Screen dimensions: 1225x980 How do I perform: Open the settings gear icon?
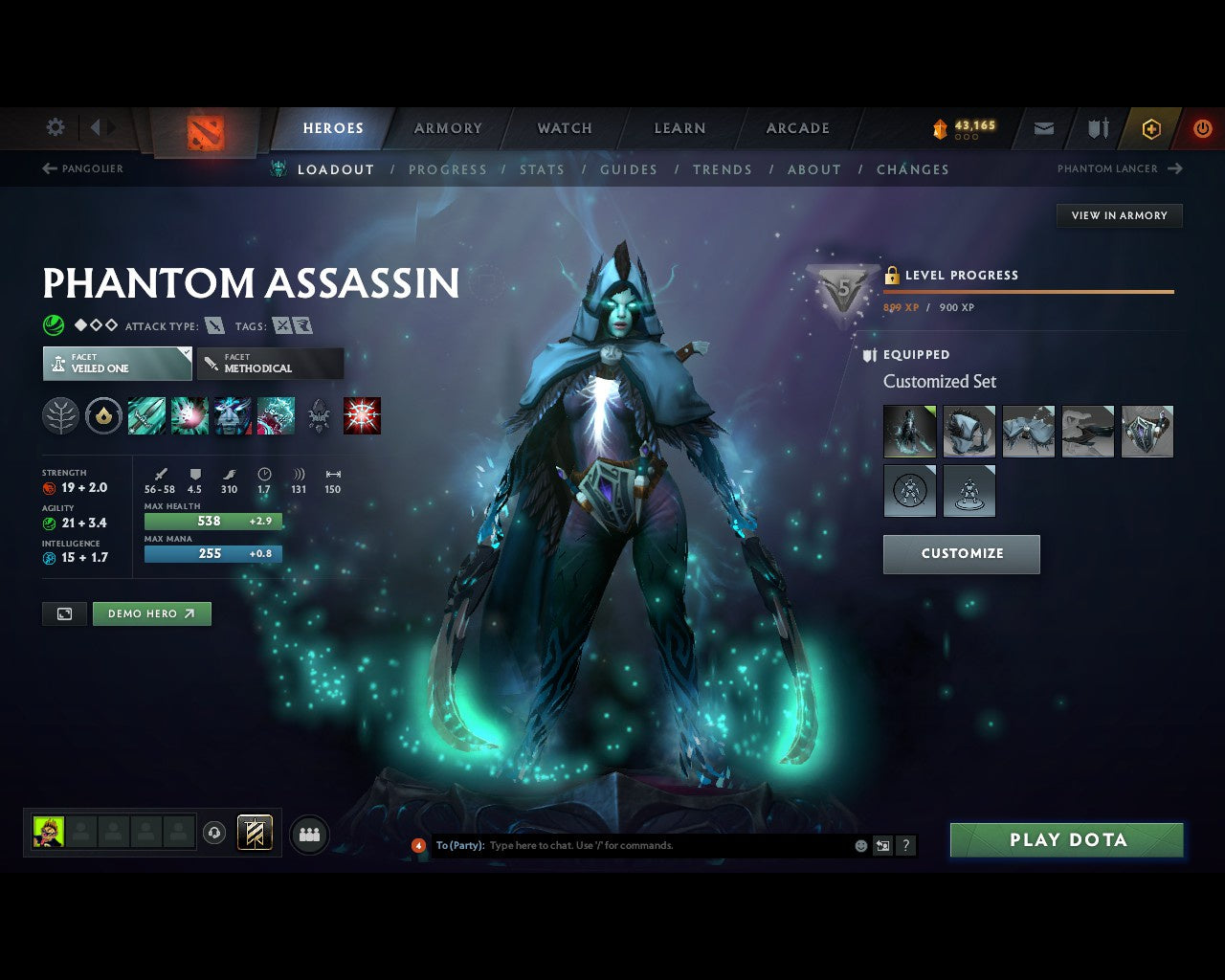click(55, 126)
